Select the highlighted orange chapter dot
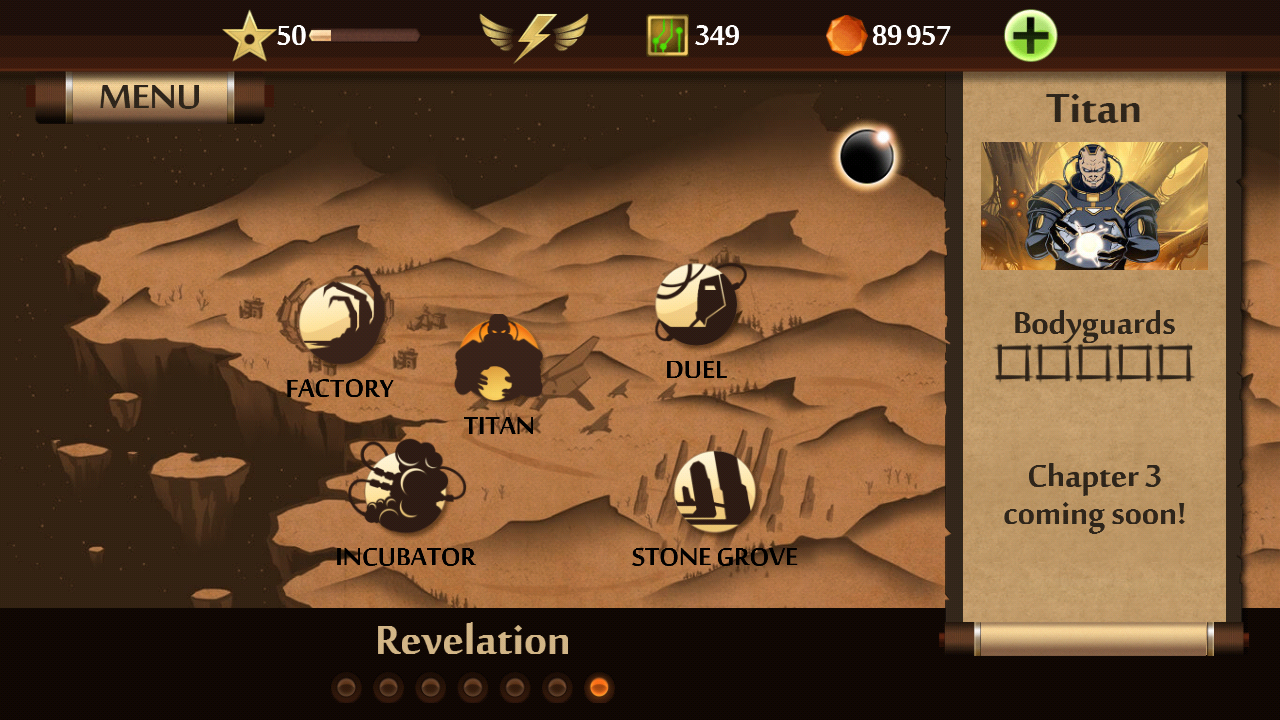The width and height of the screenshot is (1280, 720). (x=599, y=688)
